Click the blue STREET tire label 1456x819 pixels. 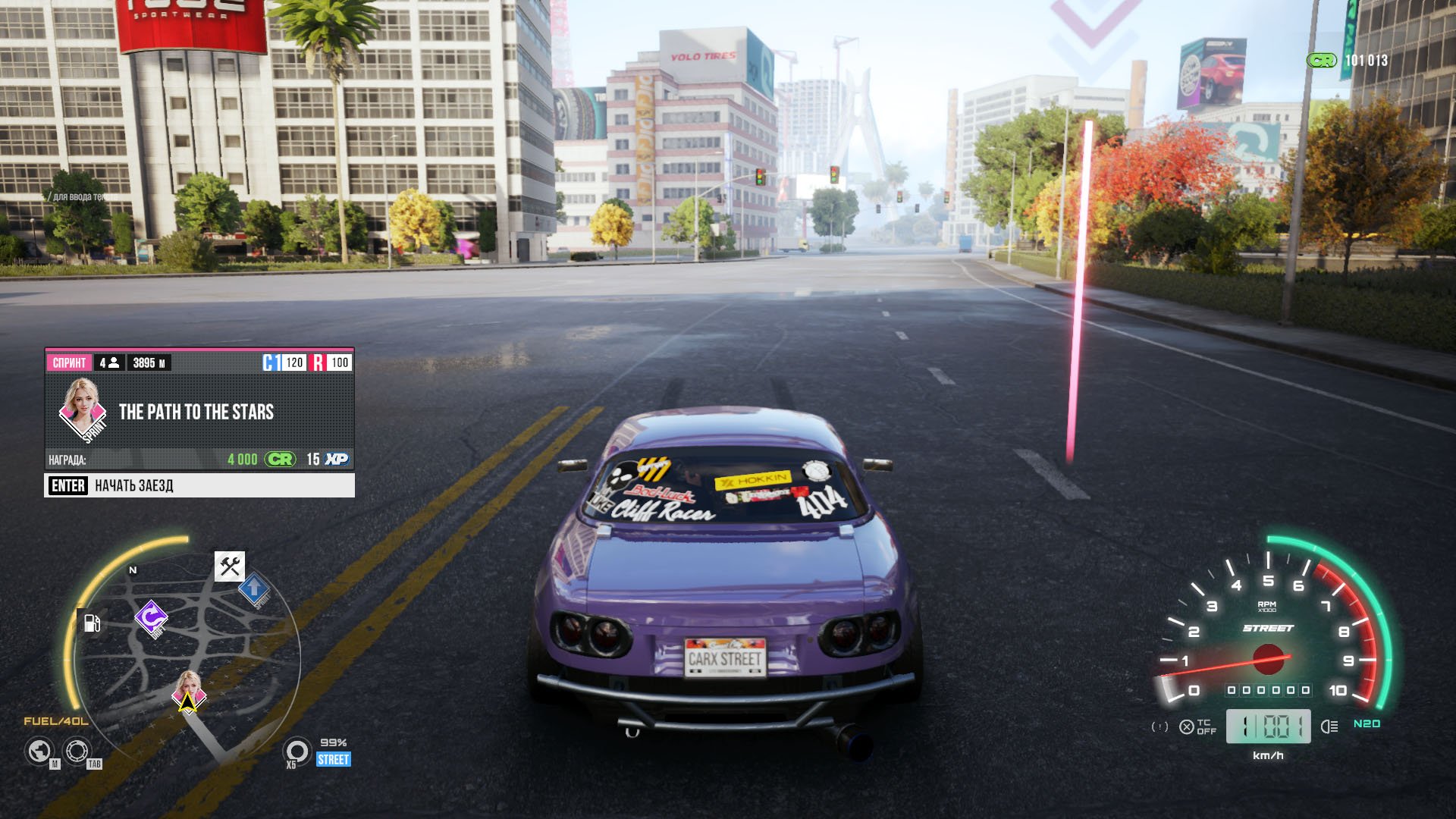(334, 759)
